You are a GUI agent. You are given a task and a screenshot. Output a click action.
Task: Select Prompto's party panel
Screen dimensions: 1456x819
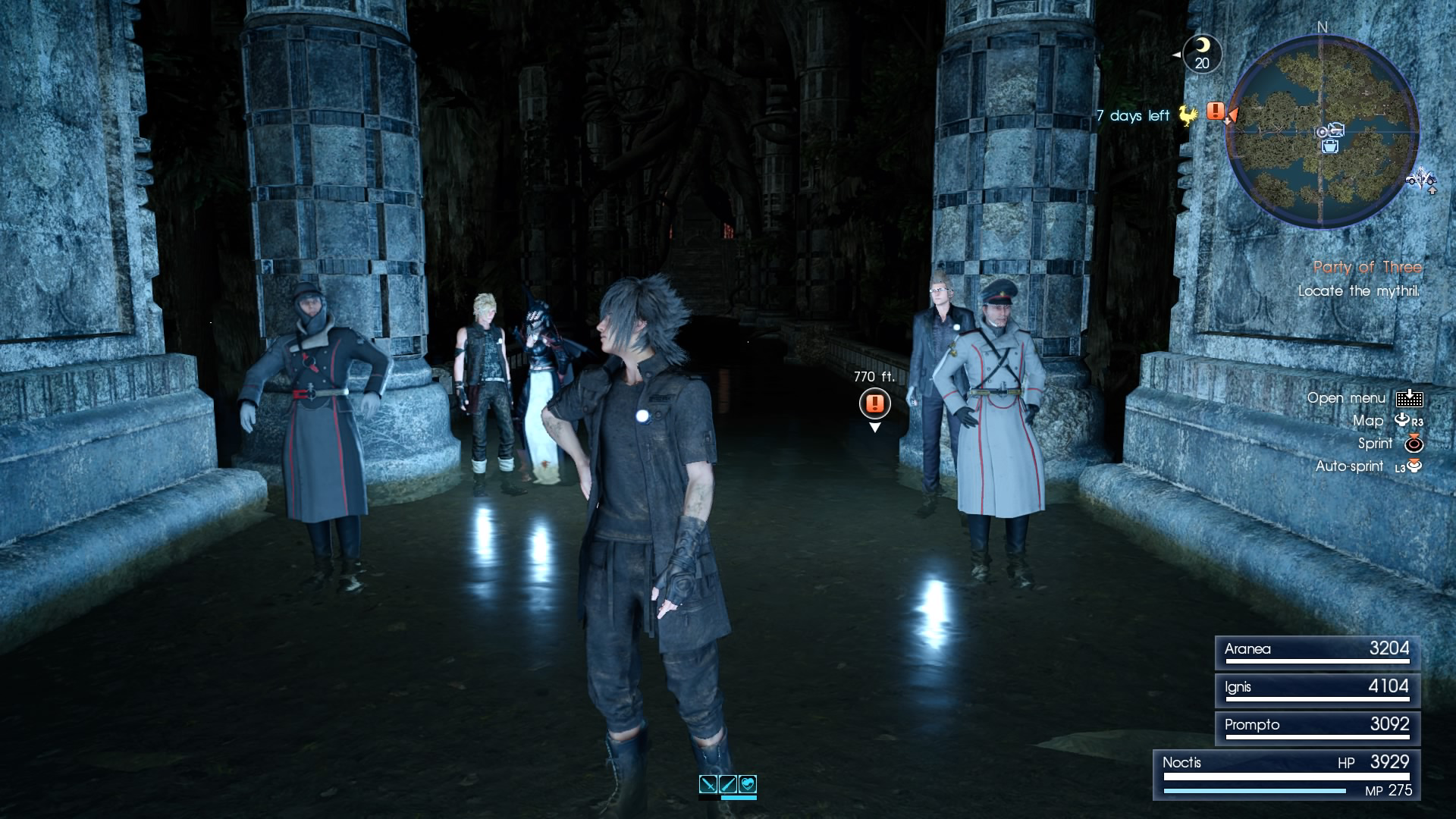click(x=1316, y=728)
